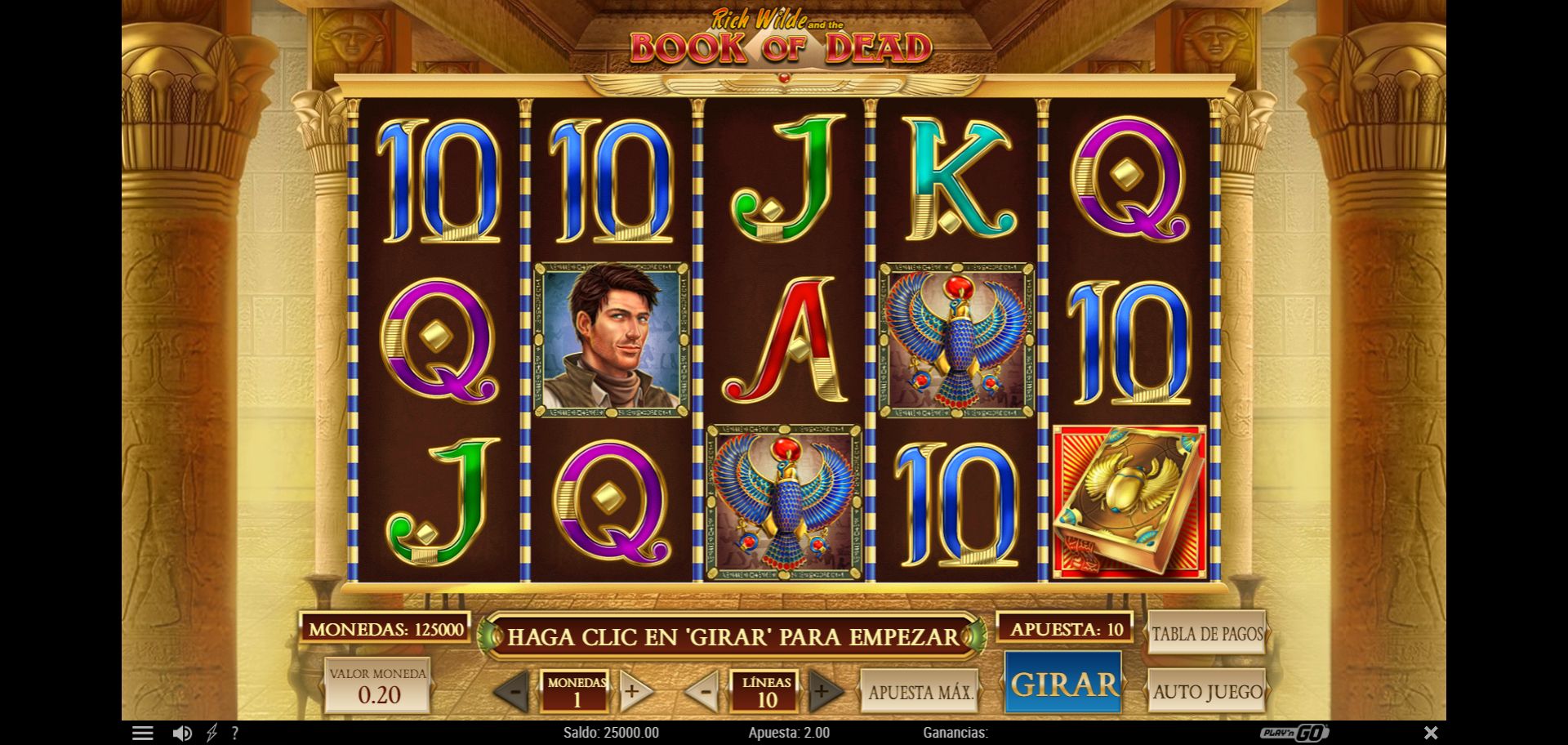Set the bet with Apuesta Máx.

tap(920, 692)
